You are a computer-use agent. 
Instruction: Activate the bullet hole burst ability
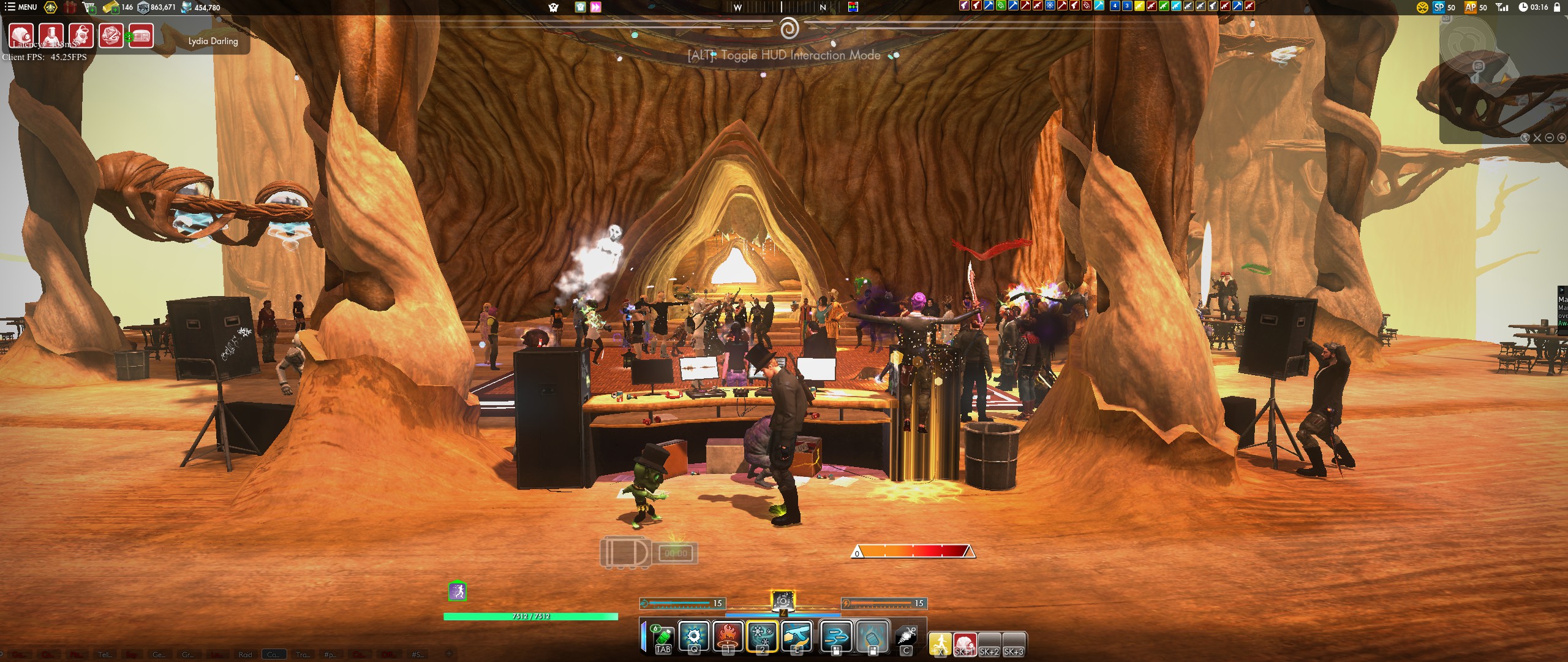point(694,636)
